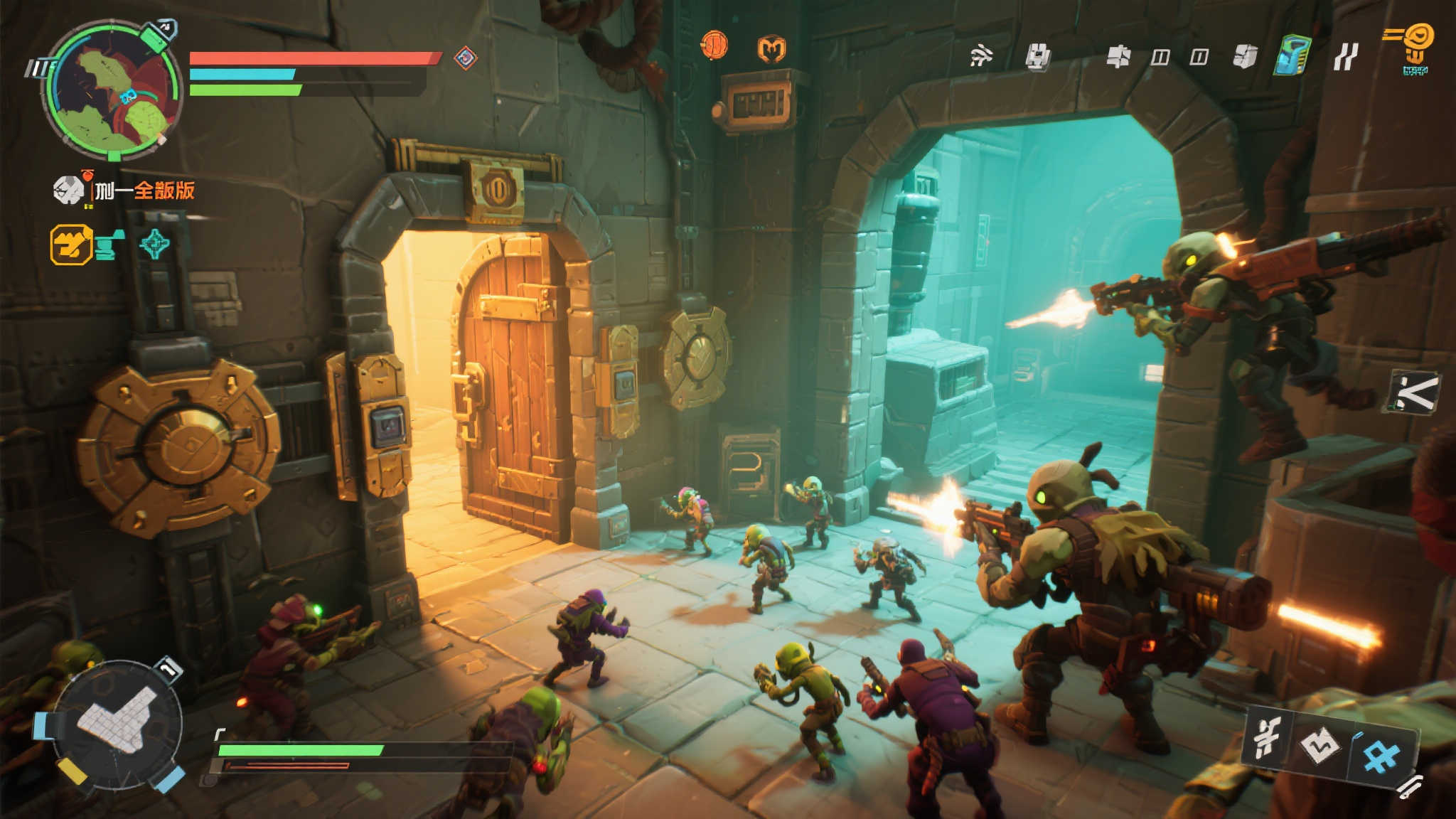Screen dimensions: 1456x819
Task: Click the teal anvil-shaped status icon
Action: click(109, 245)
